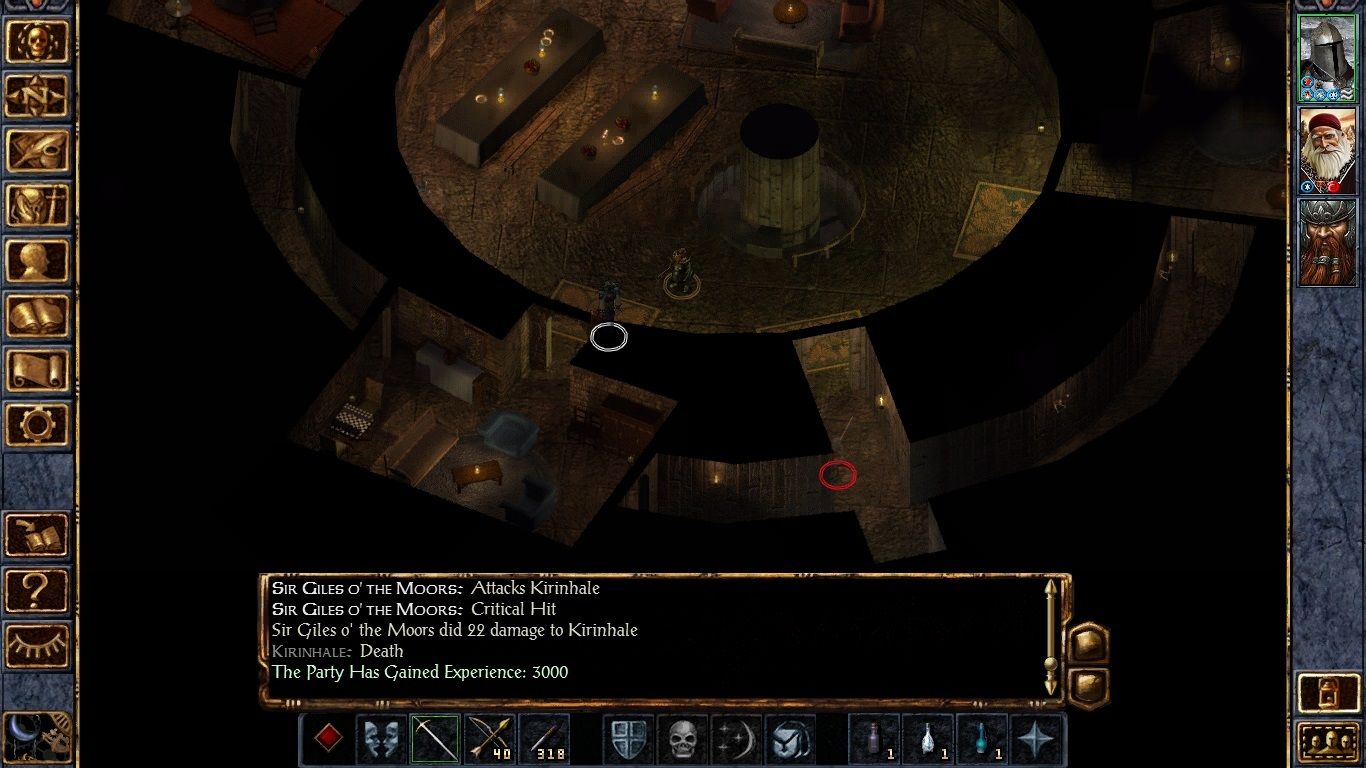Image resolution: width=1366 pixels, height=768 pixels.
Task: Open the world map via the compass icon
Action: [38, 95]
